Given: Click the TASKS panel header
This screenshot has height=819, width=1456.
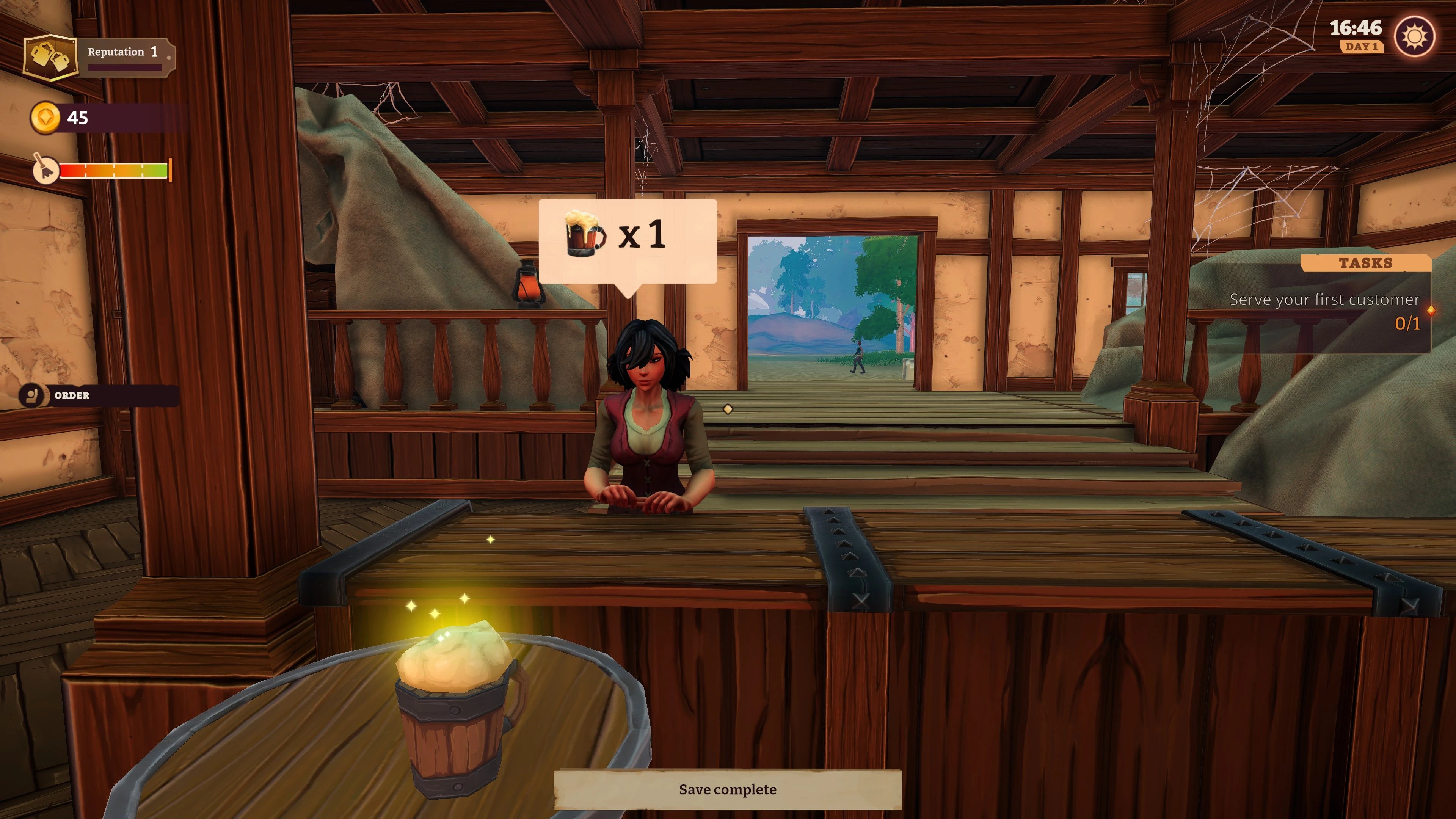Looking at the screenshot, I should click(x=1365, y=264).
